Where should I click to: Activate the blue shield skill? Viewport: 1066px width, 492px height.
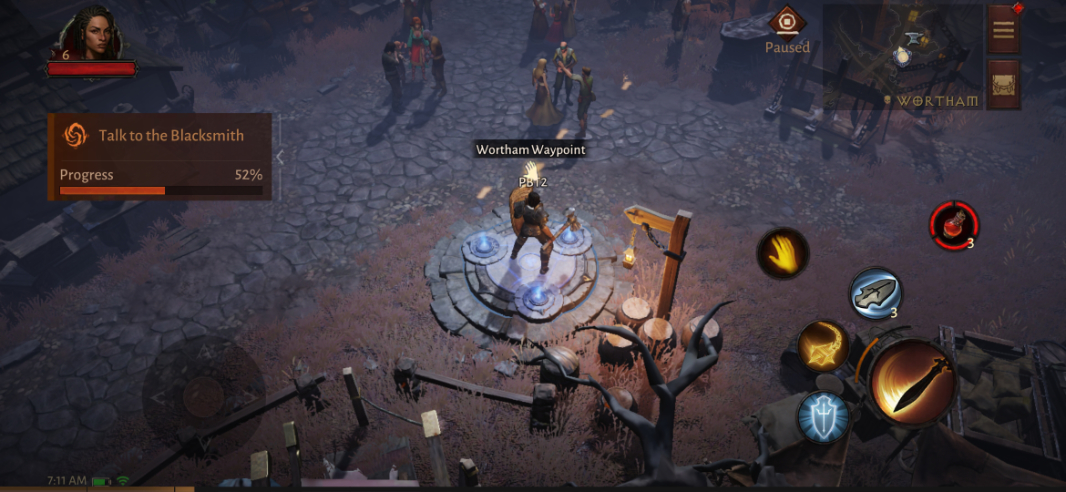pyautogui.click(x=824, y=416)
